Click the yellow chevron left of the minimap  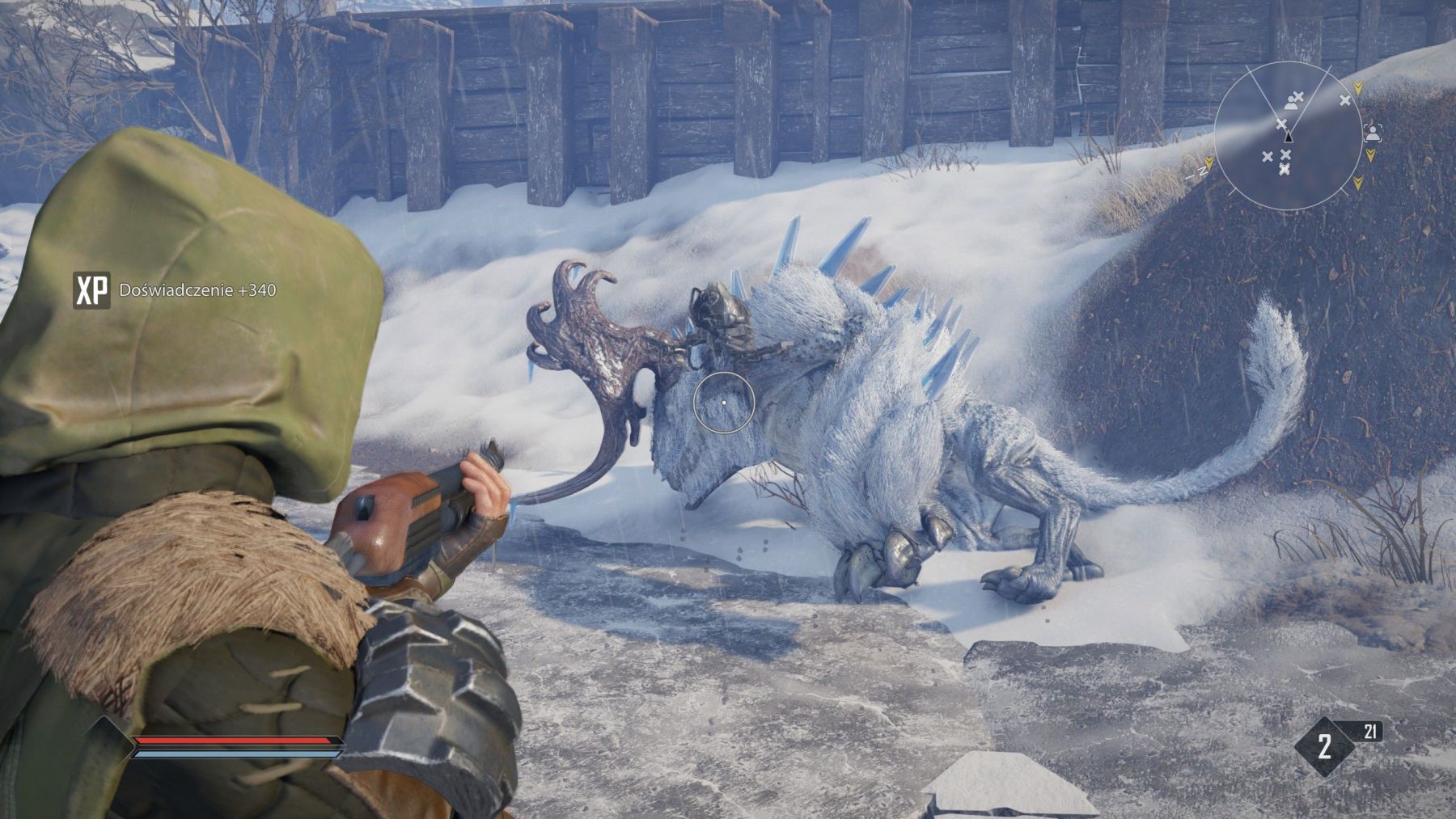click(1209, 163)
